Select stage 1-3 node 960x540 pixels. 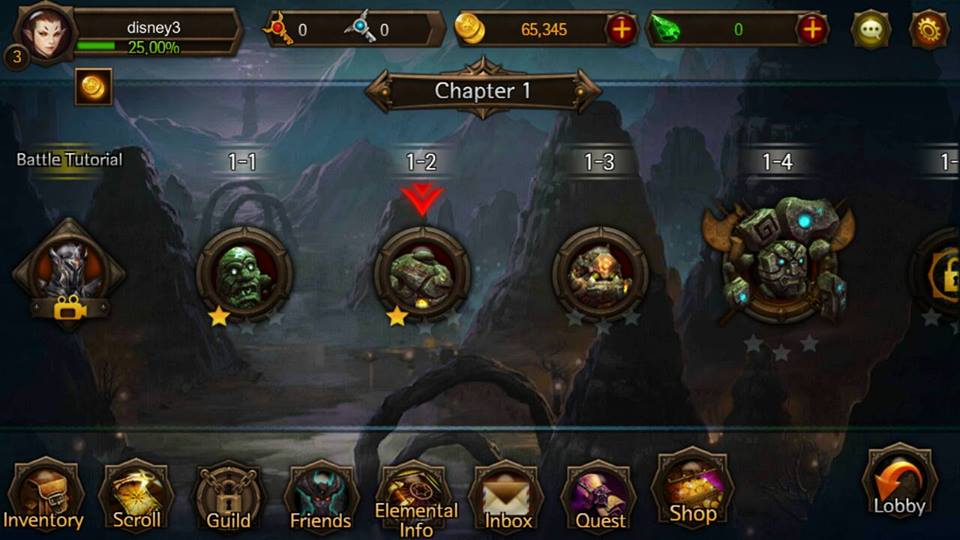point(600,272)
